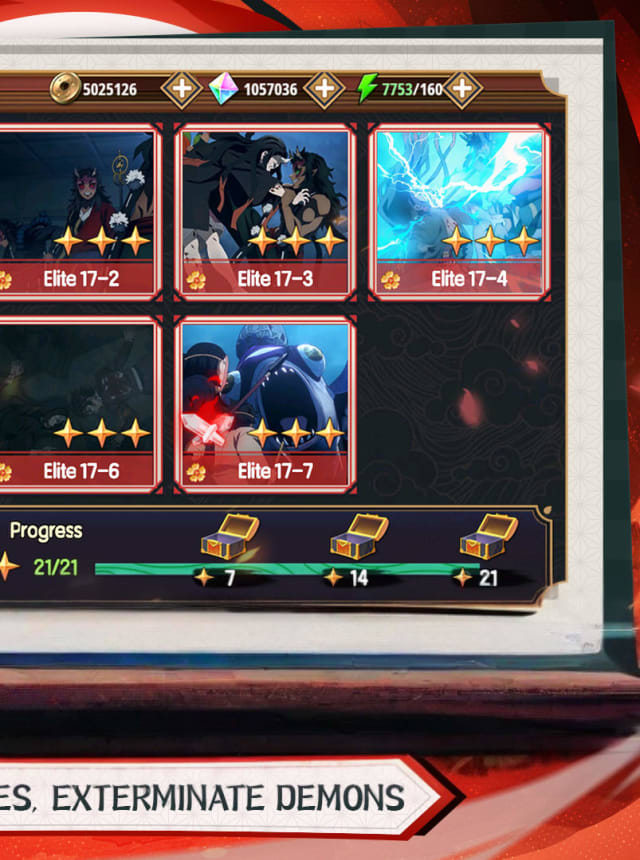Select the Elite 17-2 stage
This screenshot has width=640, height=860.
(x=80, y=212)
